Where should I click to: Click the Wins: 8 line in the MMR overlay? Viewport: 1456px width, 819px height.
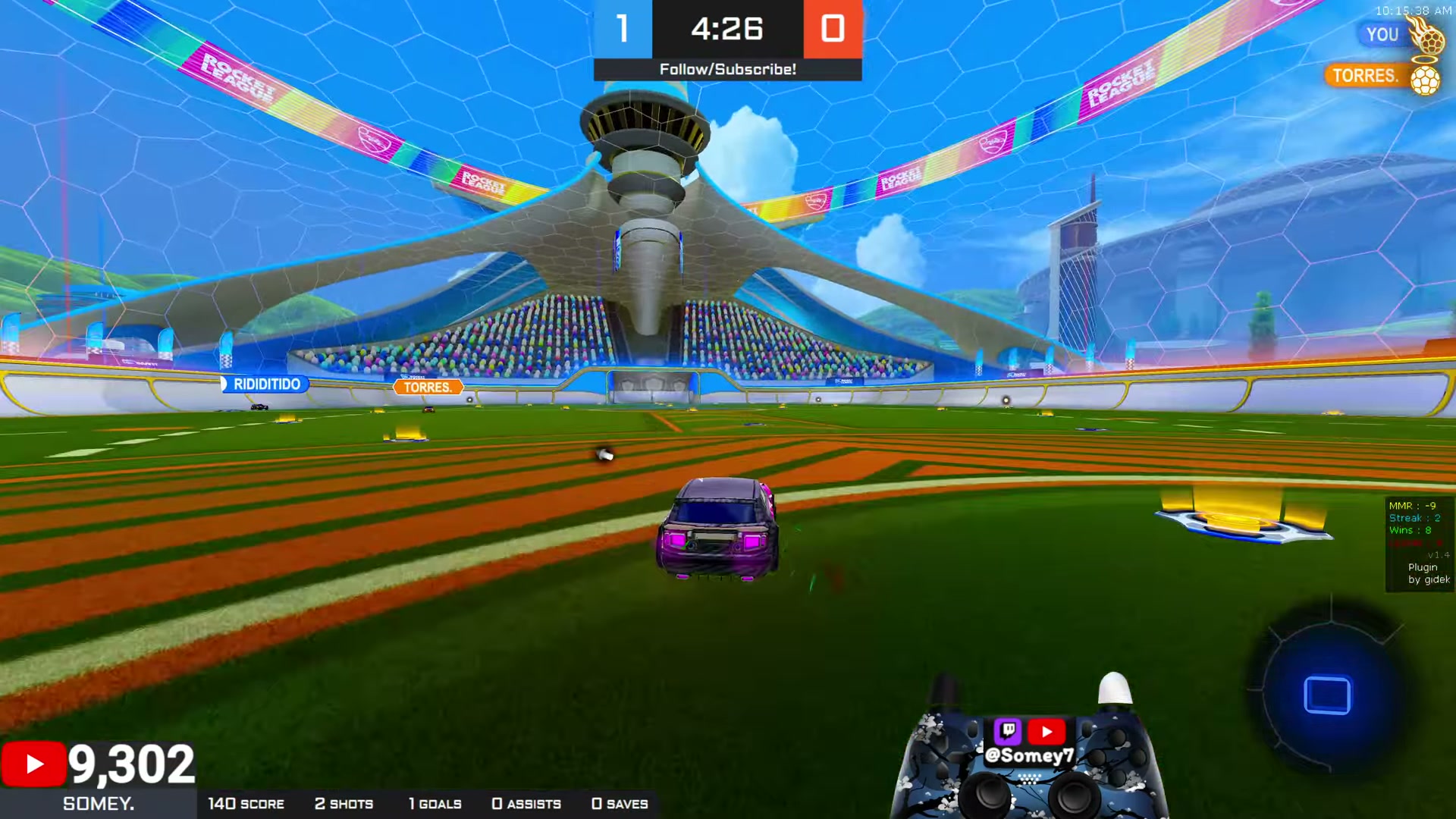tap(1409, 530)
